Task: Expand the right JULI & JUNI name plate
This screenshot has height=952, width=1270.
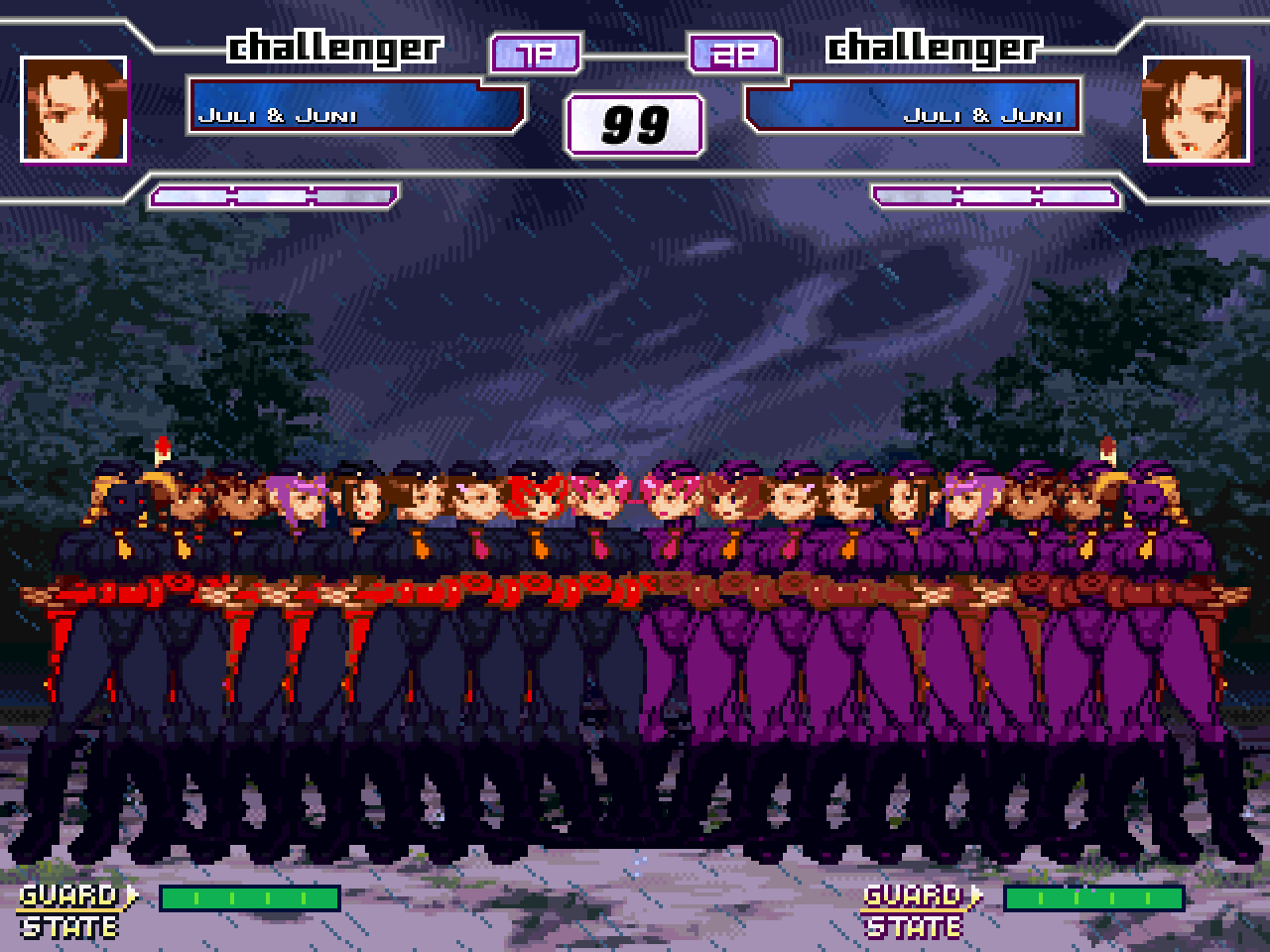Action: (911, 111)
